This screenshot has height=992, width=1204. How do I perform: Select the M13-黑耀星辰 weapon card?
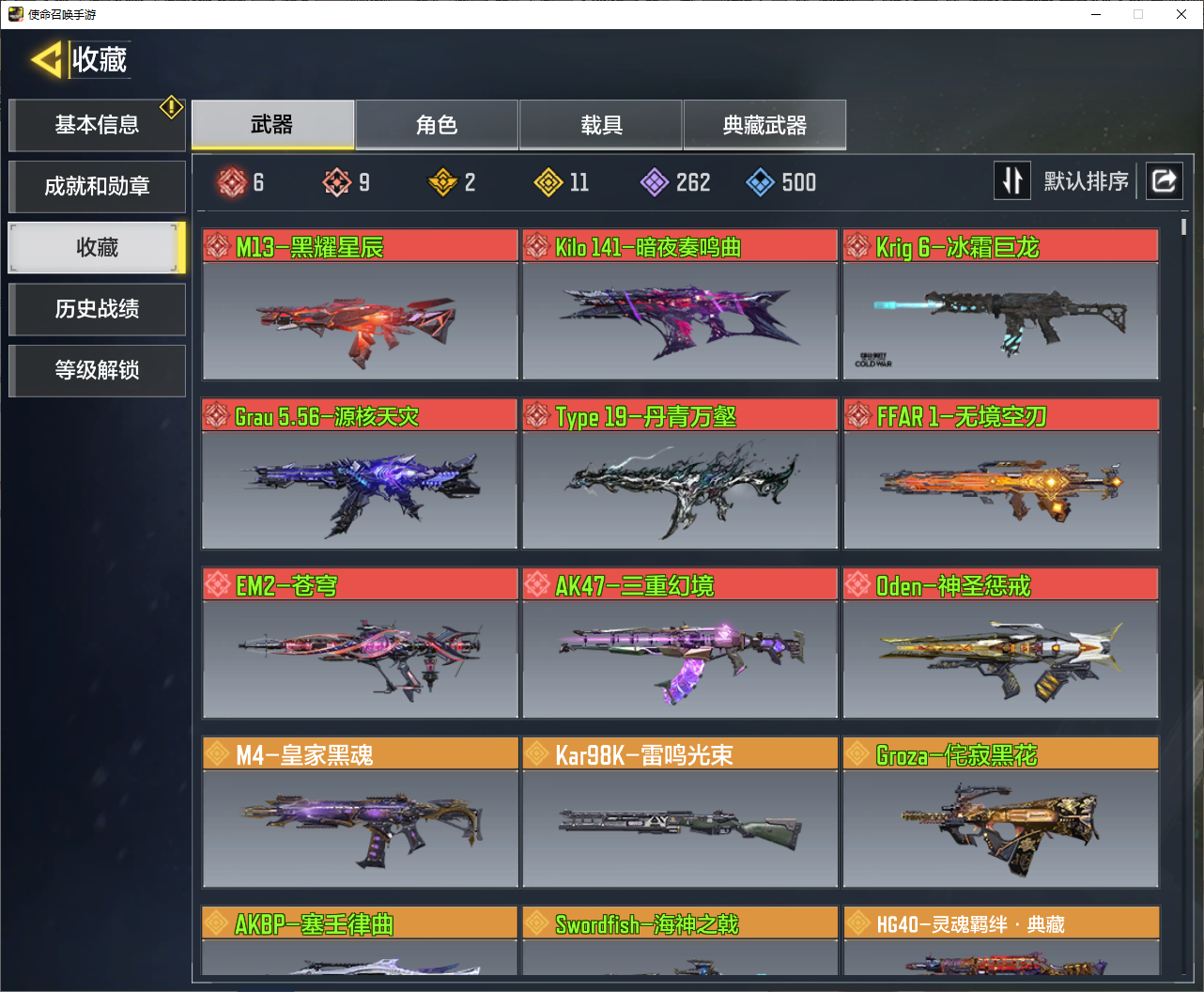[x=360, y=305]
